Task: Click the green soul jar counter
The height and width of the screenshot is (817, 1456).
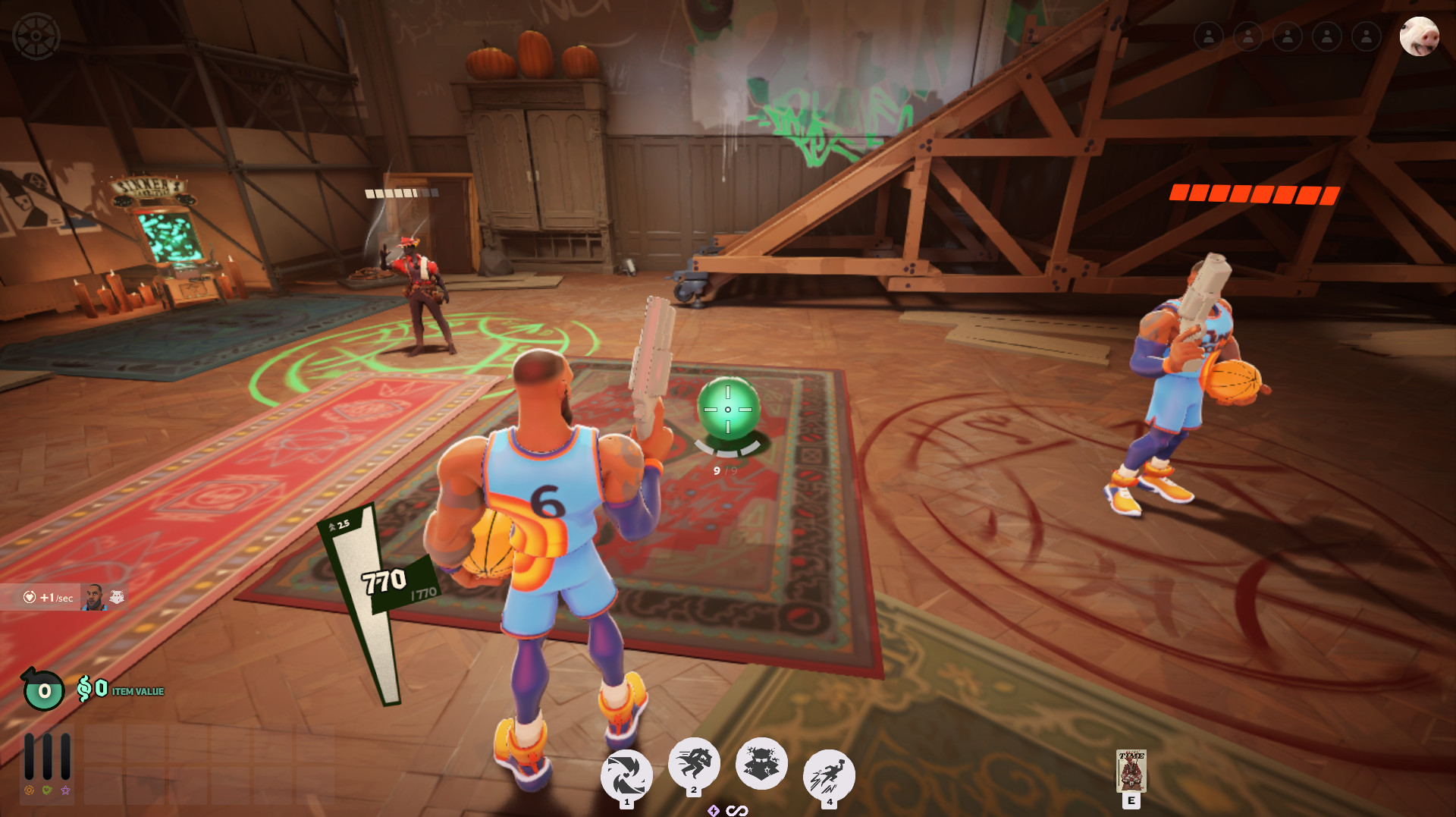Action: [x=44, y=690]
